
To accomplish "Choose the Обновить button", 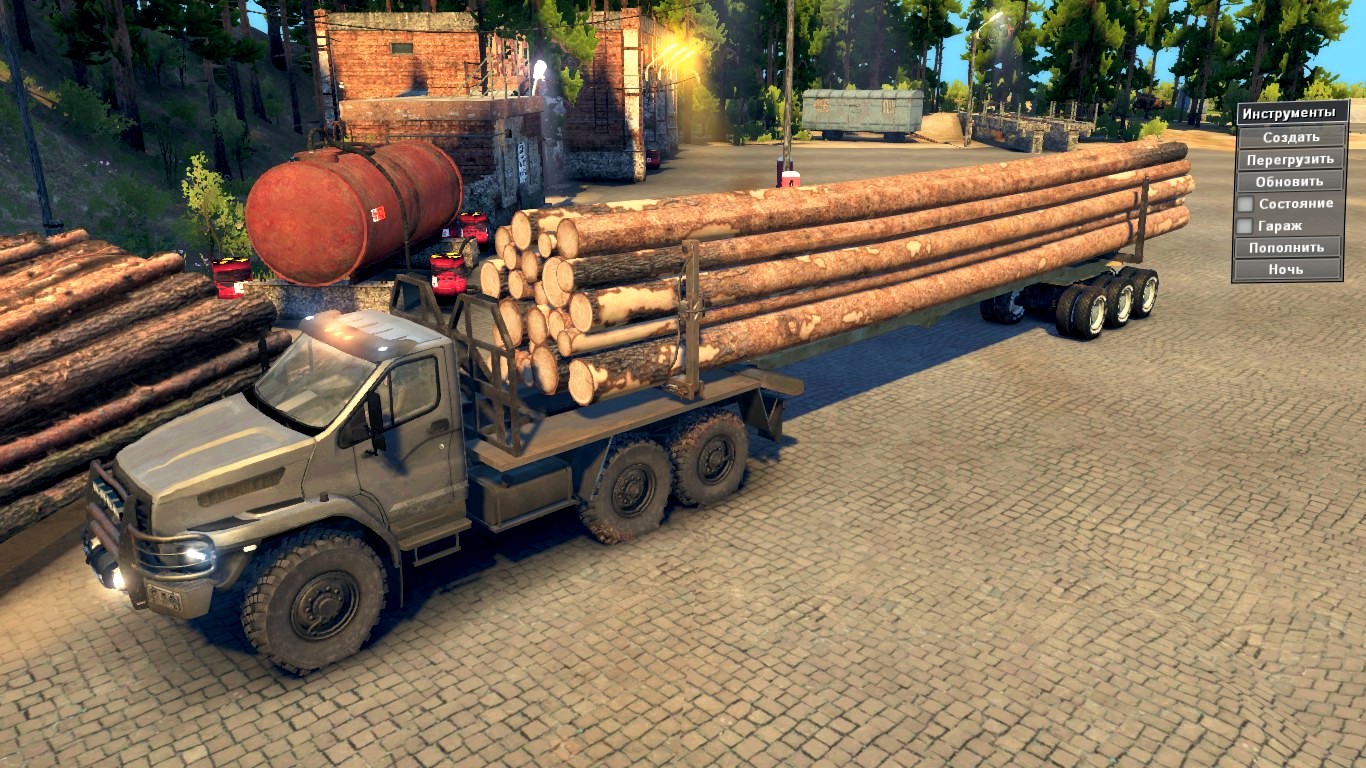I will point(1290,181).
